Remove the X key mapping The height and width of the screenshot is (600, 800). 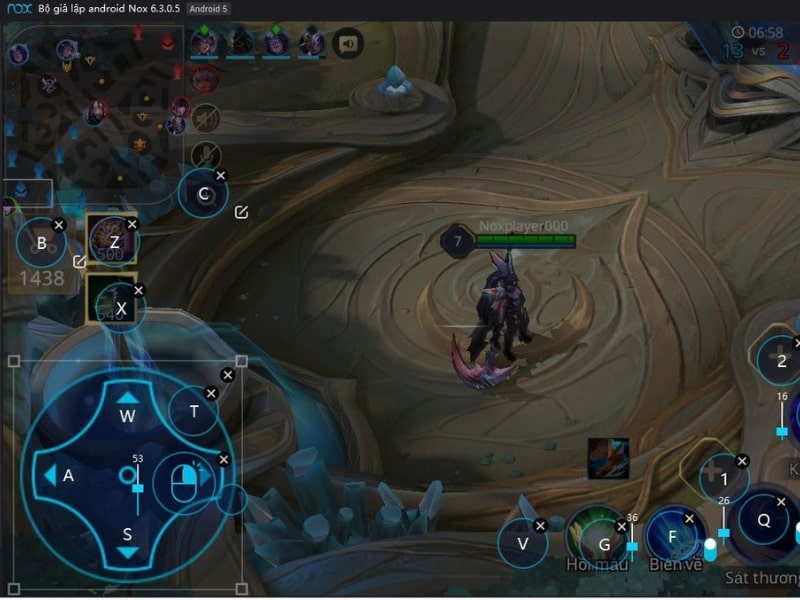139,290
